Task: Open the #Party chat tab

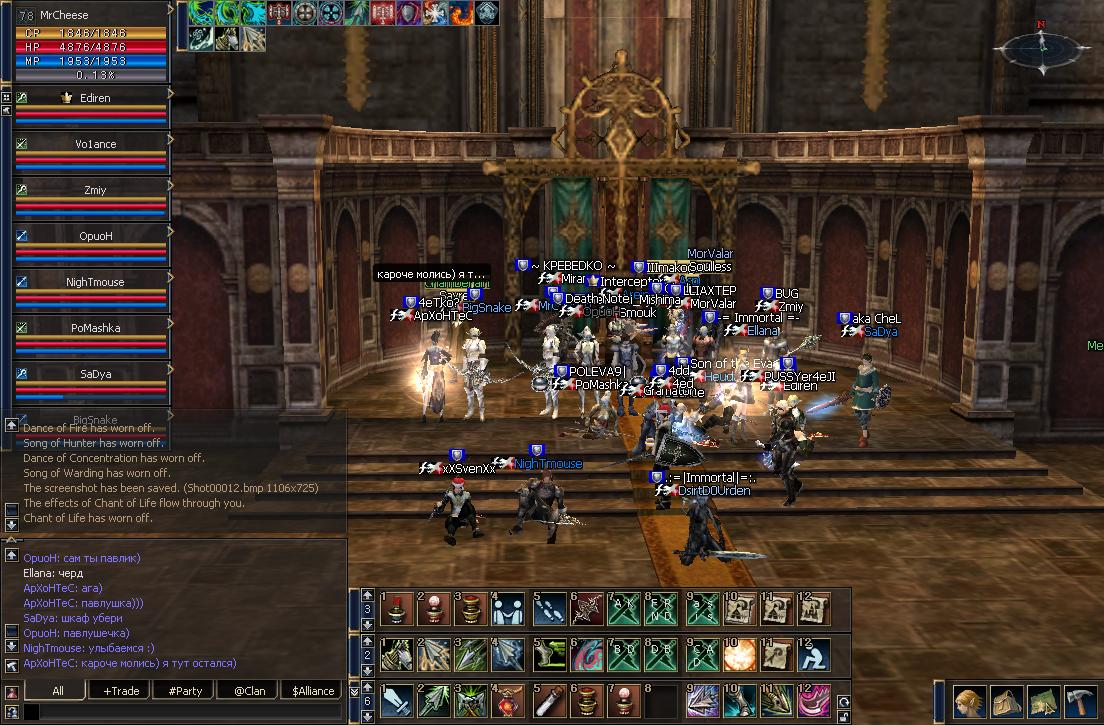Action: [185, 690]
